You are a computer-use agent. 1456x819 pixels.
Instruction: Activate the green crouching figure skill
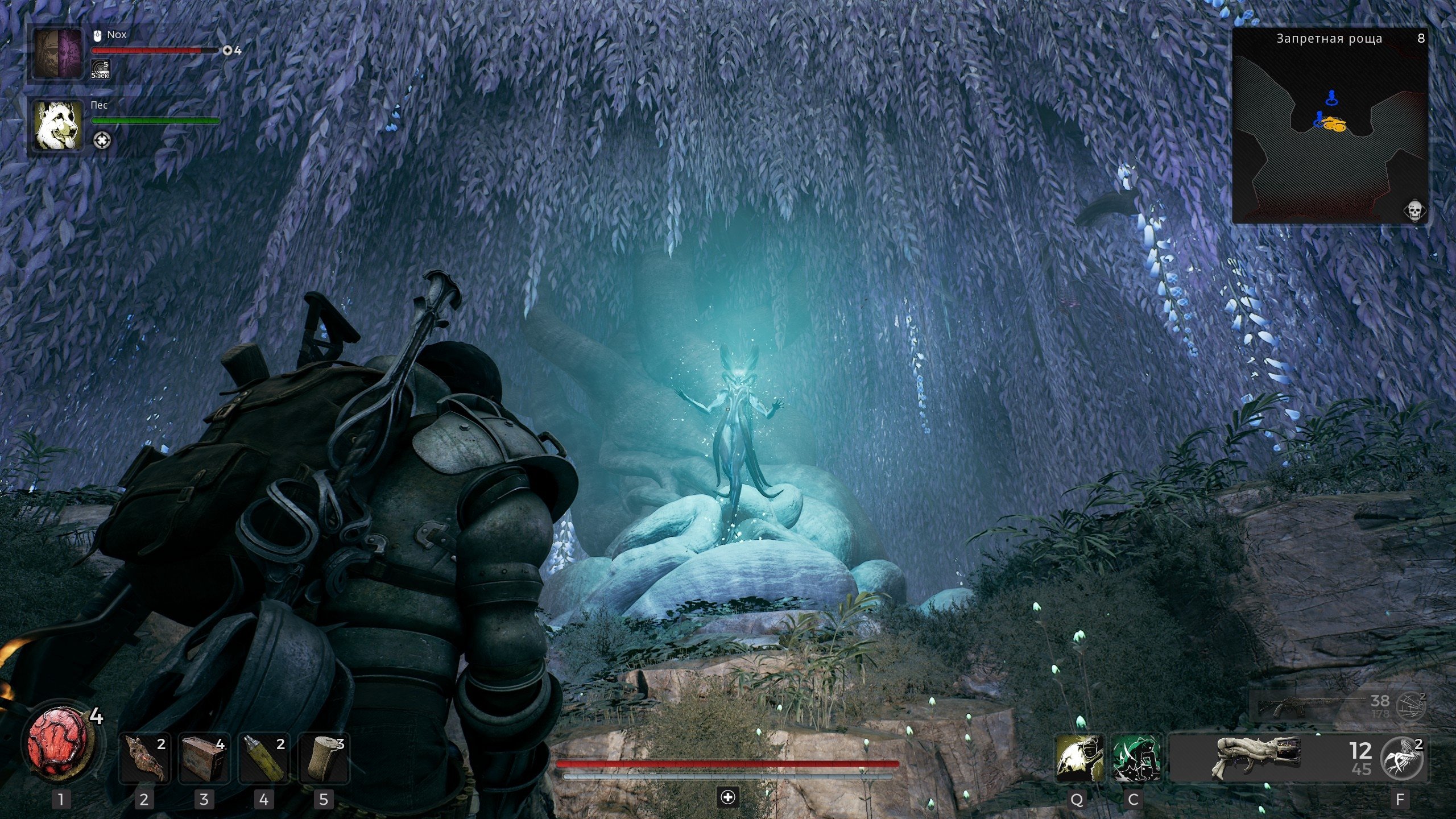click(1136, 758)
